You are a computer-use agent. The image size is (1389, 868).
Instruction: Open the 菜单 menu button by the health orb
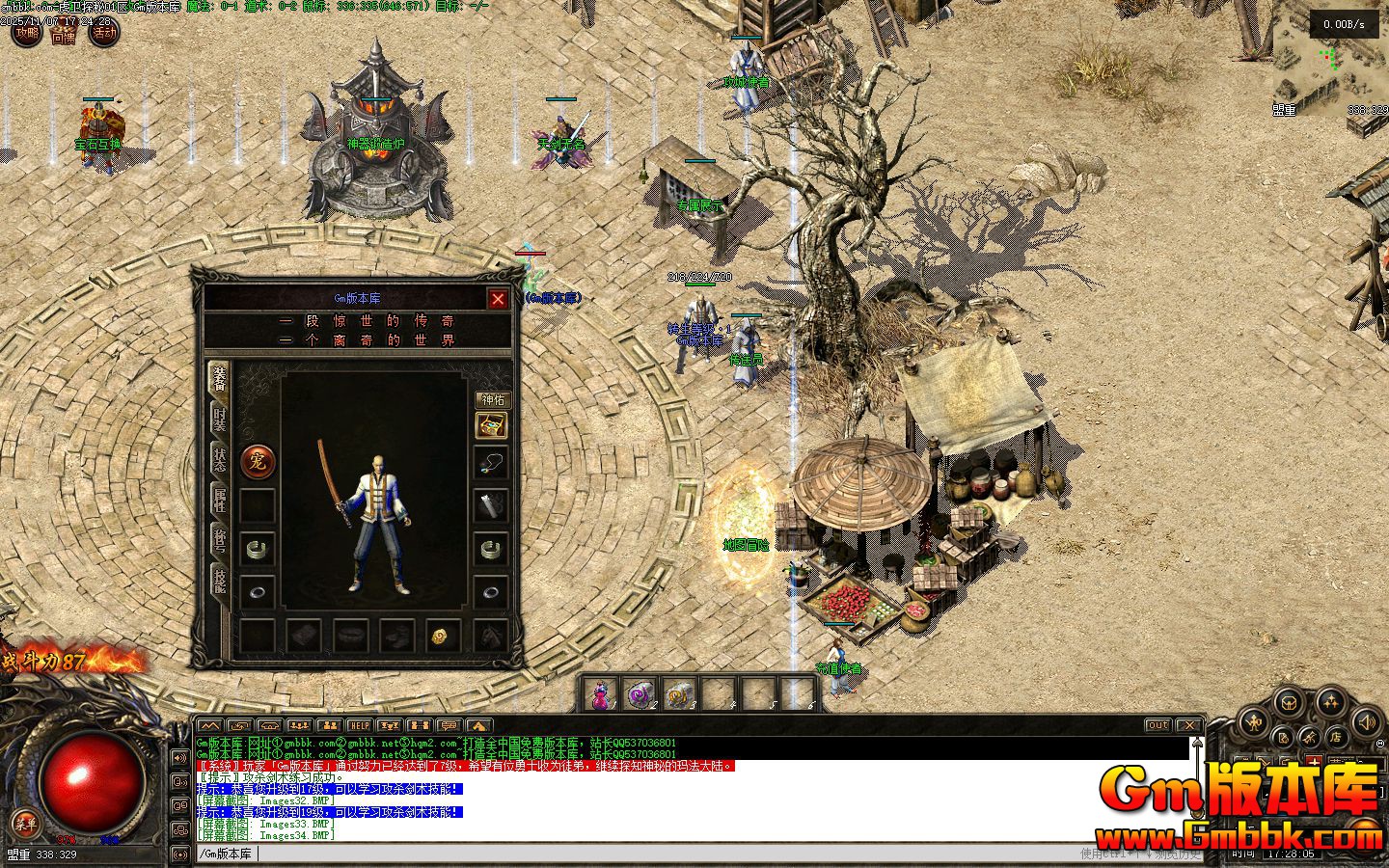click(26, 823)
